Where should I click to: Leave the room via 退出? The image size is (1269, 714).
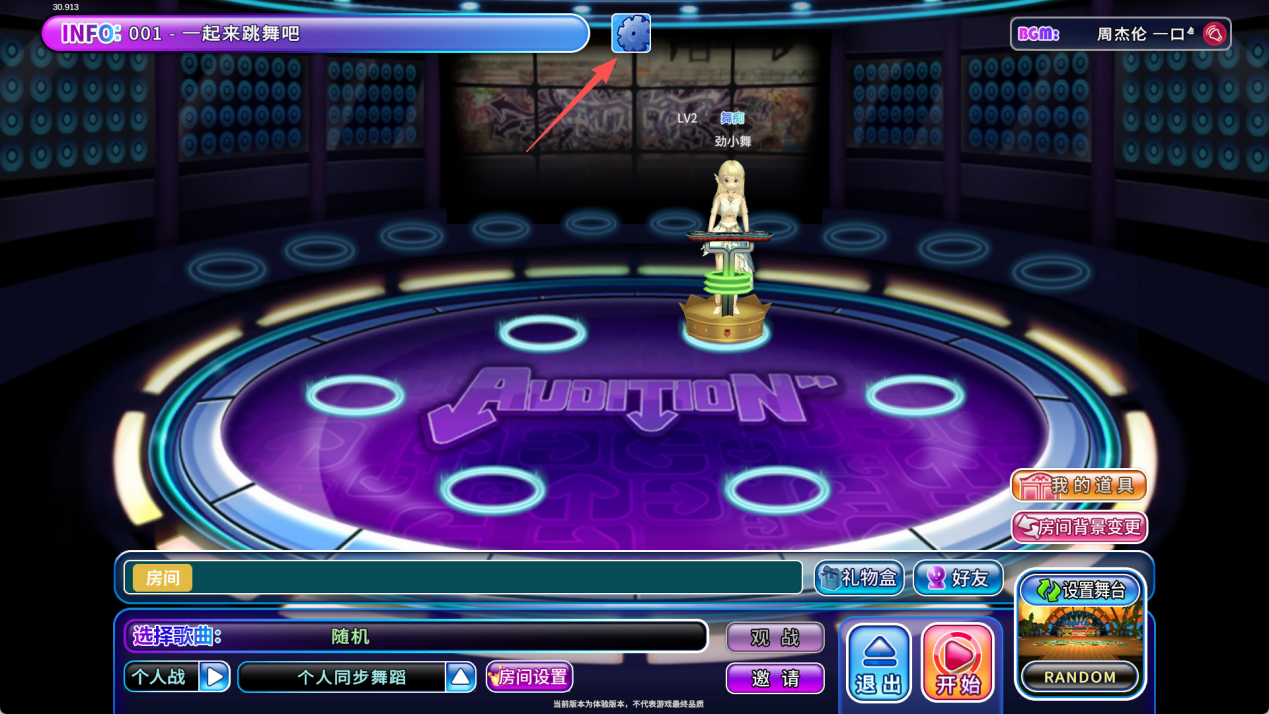pyautogui.click(x=879, y=663)
